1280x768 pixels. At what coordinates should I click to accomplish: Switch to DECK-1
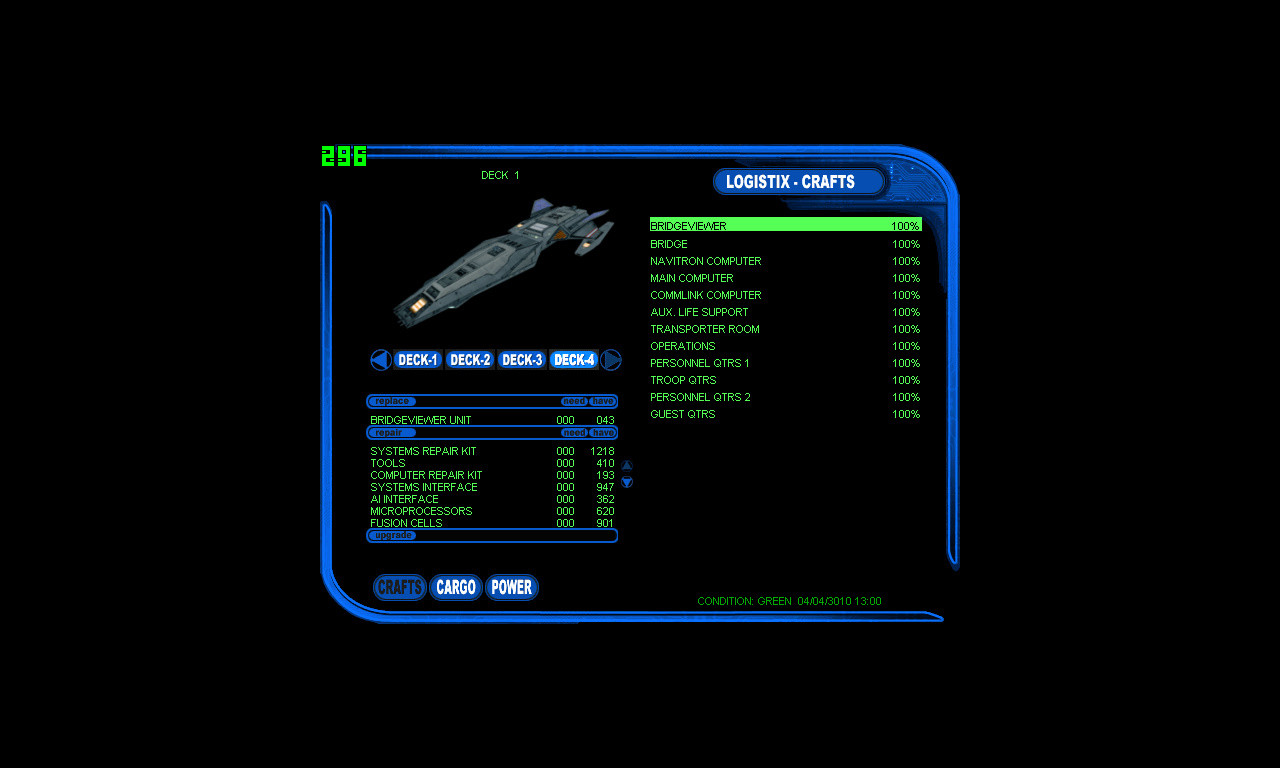point(417,359)
